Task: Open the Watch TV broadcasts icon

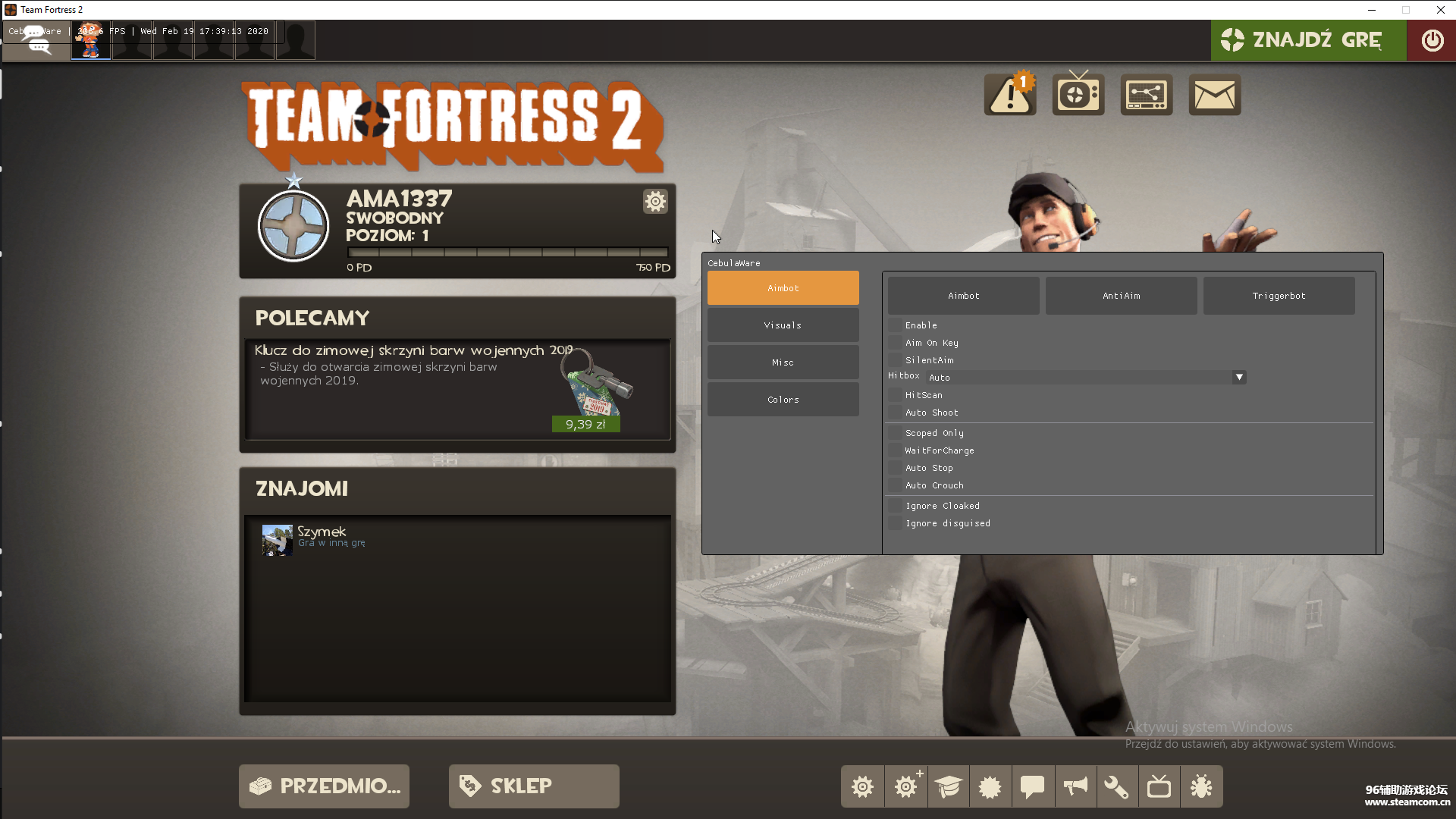Action: coord(1078,93)
